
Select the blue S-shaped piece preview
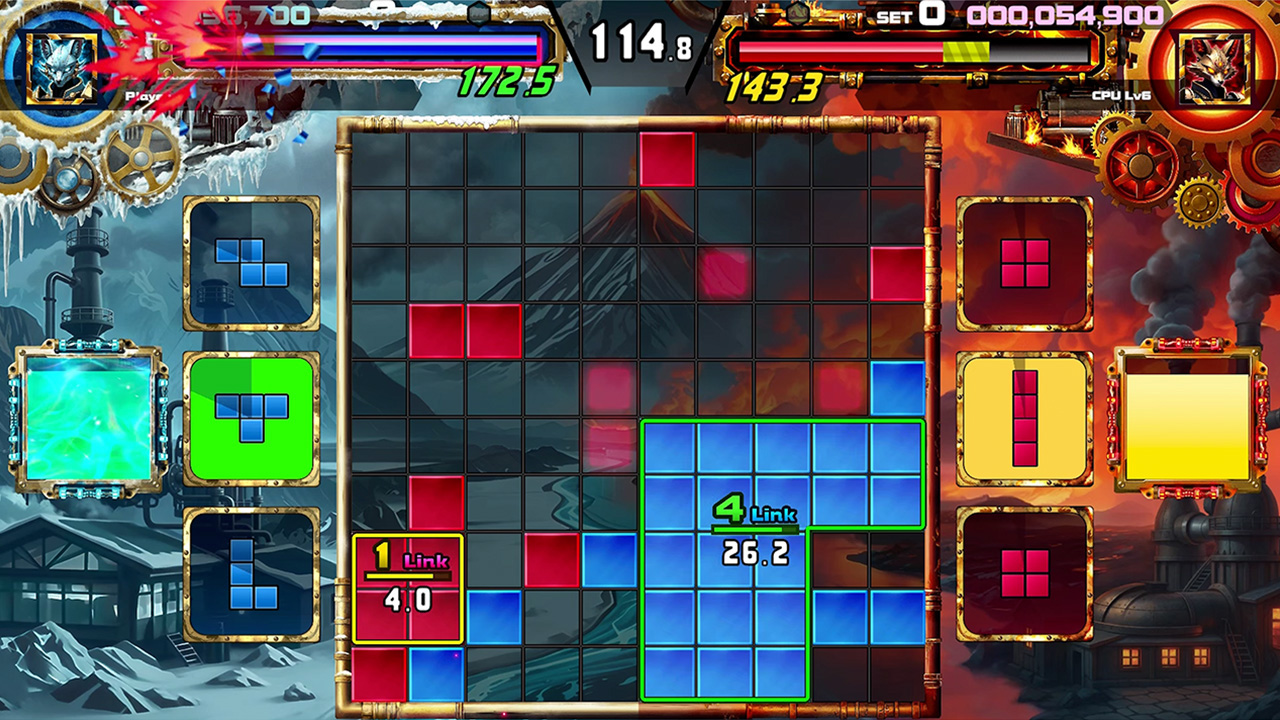(x=248, y=262)
